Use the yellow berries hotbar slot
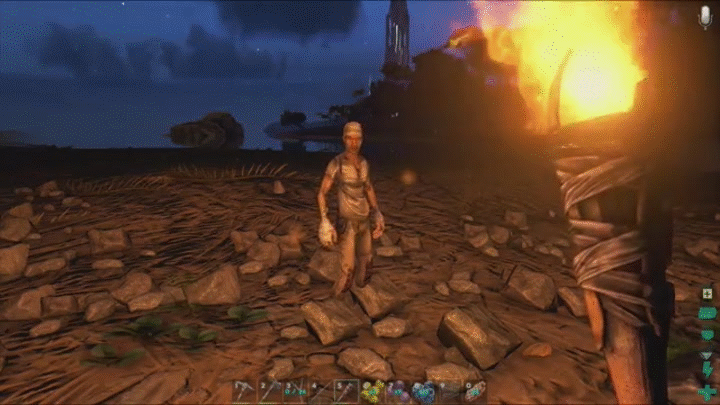 pos(372,391)
